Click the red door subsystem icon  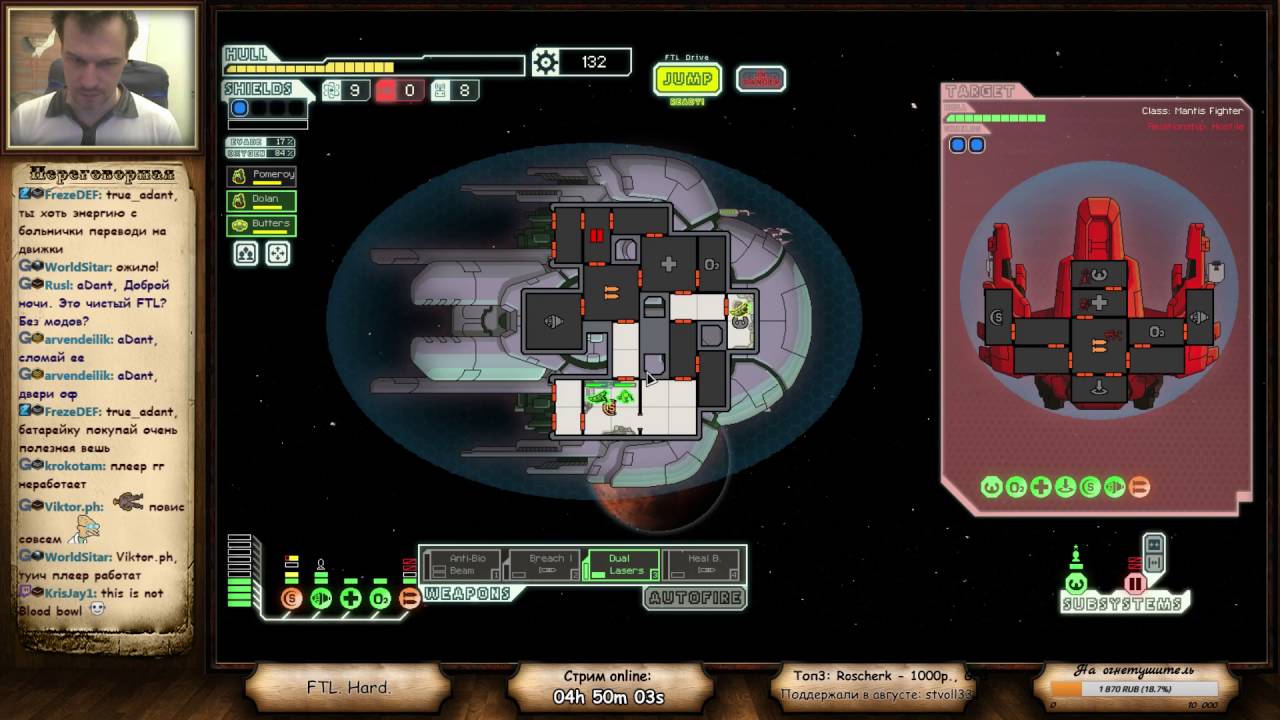pos(1135,584)
